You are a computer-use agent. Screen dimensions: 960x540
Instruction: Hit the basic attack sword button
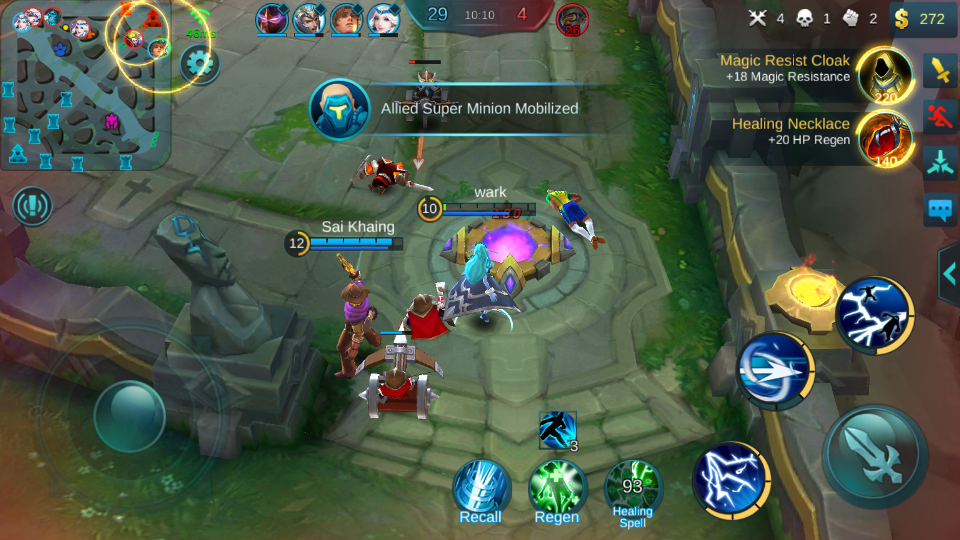[874, 456]
